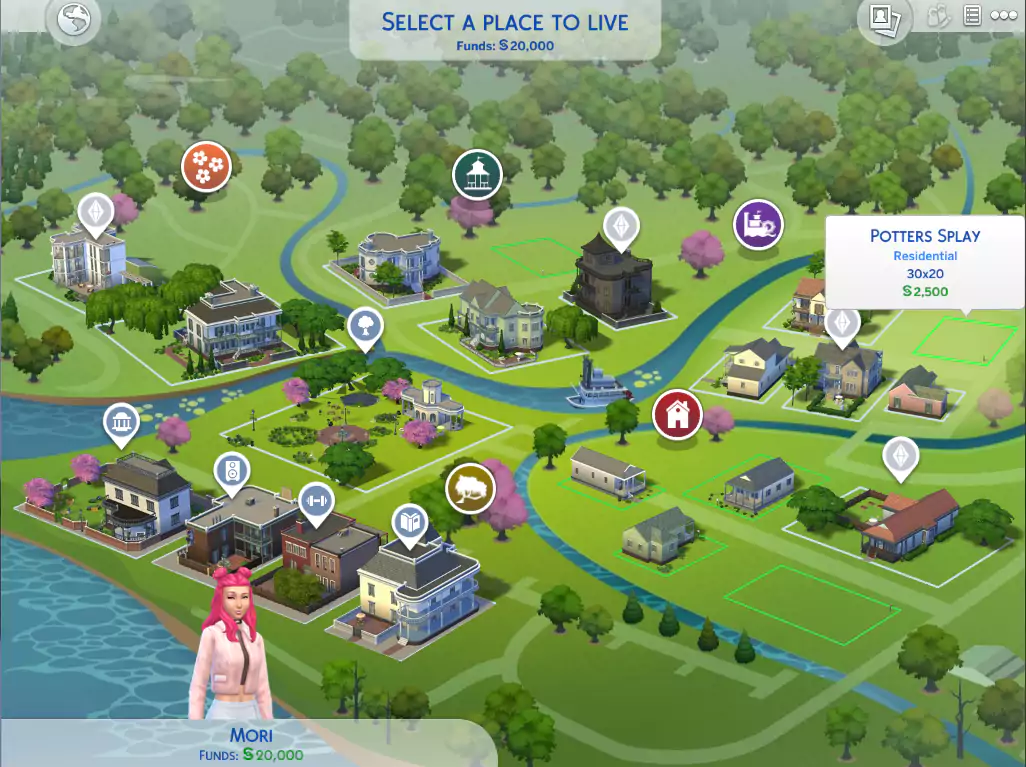Click the list icon in top bar
Image resolution: width=1026 pixels, height=767 pixels.
(x=971, y=16)
